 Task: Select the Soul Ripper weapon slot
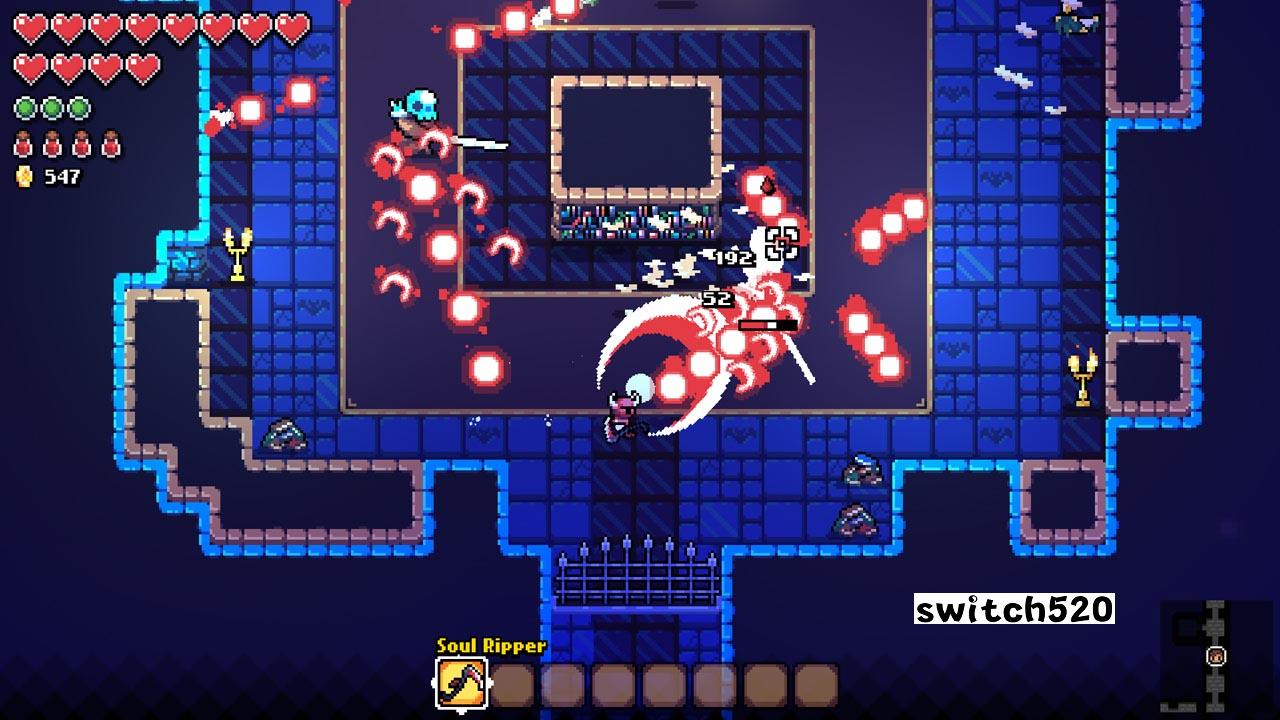click(461, 684)
